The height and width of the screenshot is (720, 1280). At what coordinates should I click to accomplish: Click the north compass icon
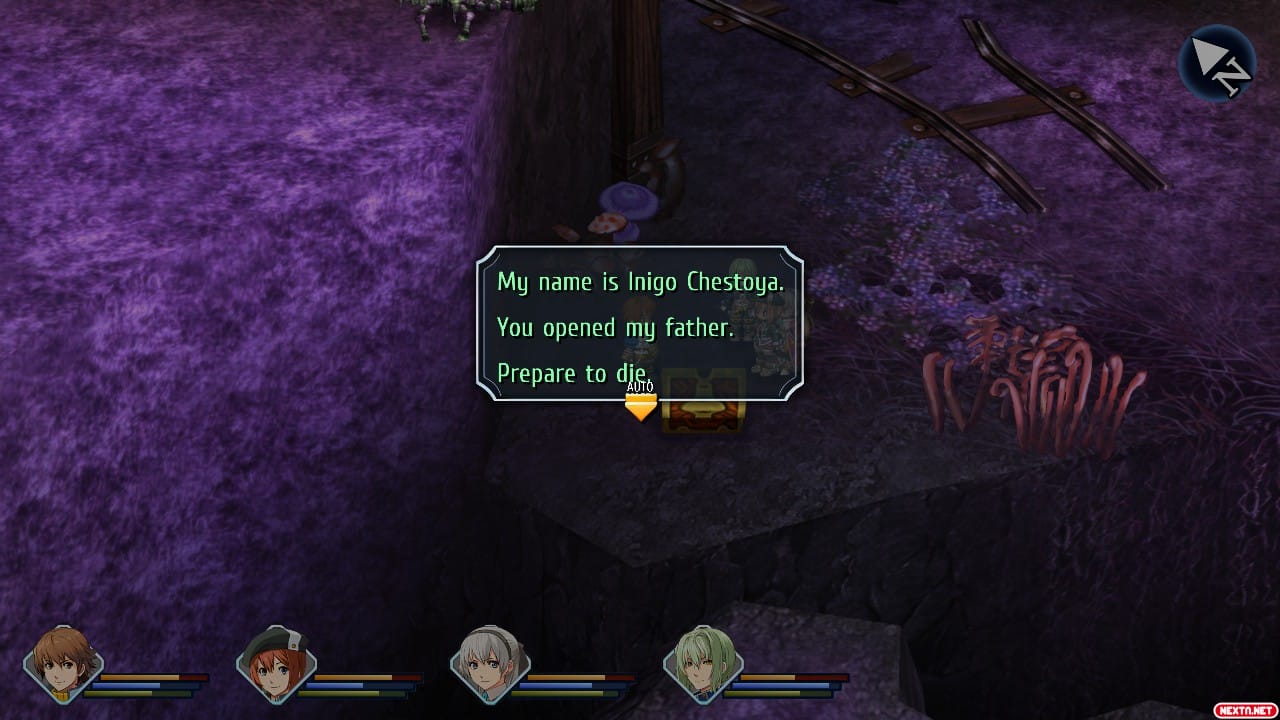(1218, 63)
